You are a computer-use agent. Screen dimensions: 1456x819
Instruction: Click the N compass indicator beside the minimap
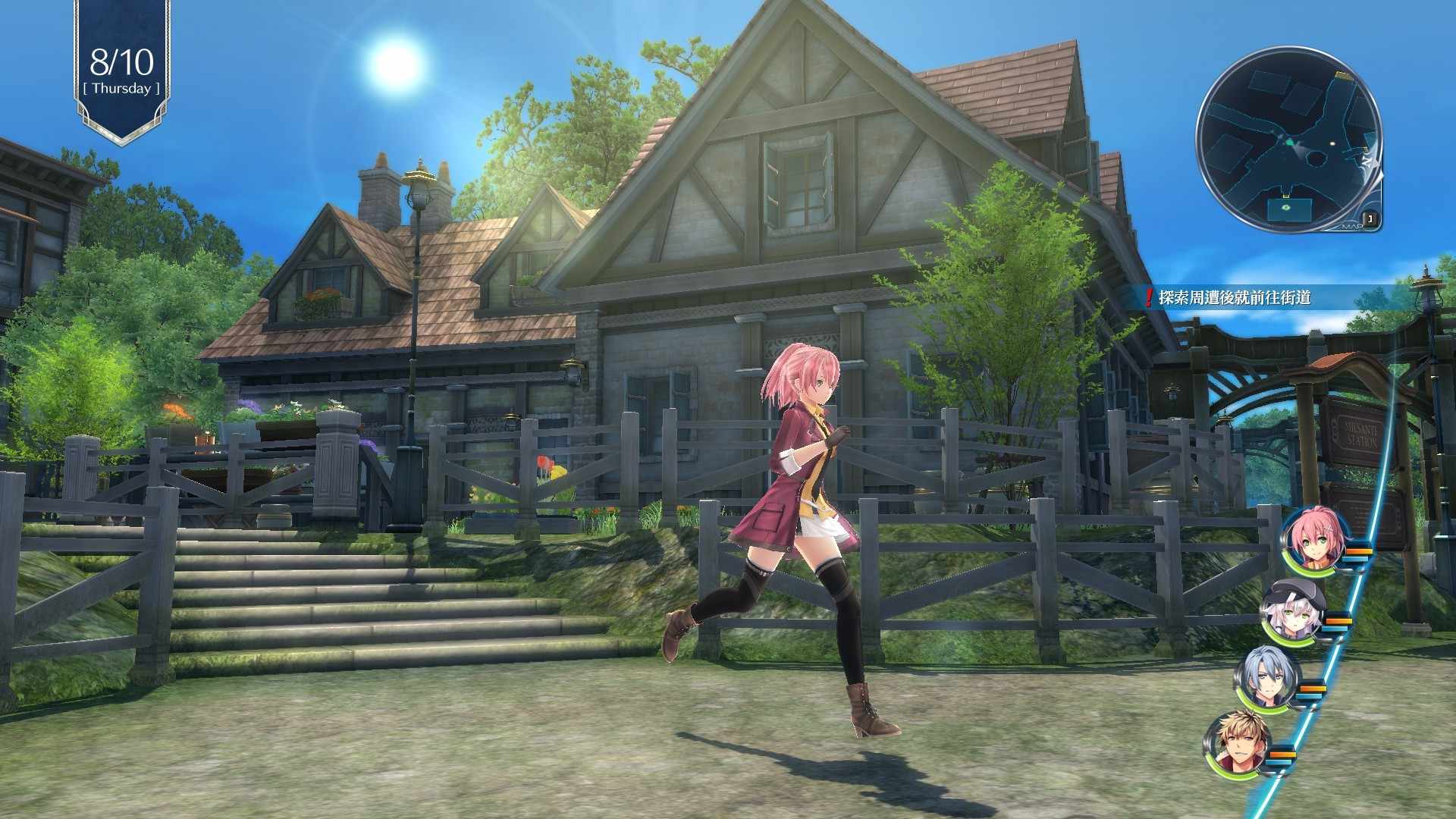point(1367,161)
